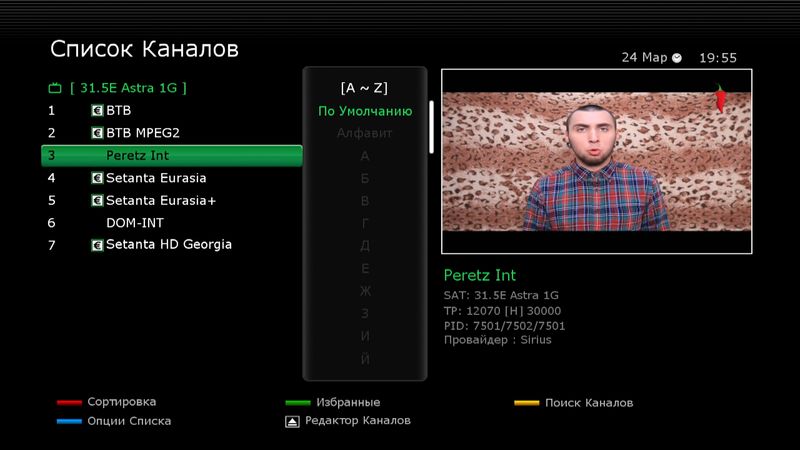Click the sort panel scrollbar
Image resolution: width=800 pixels, height=450 pixels.
(432, 127)
